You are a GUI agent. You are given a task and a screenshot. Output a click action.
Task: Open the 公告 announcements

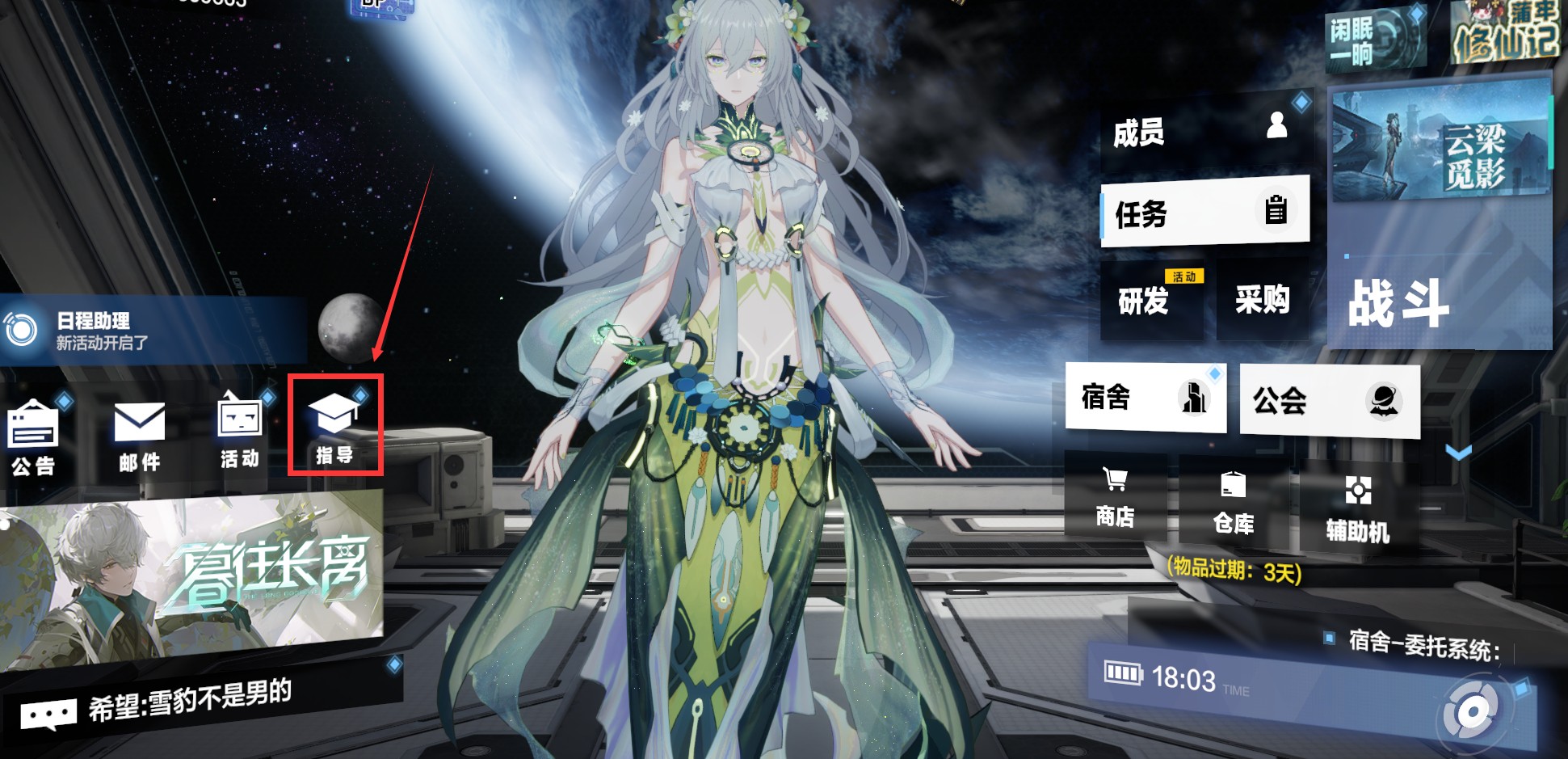pyautogui.click(x=33, y=438)
